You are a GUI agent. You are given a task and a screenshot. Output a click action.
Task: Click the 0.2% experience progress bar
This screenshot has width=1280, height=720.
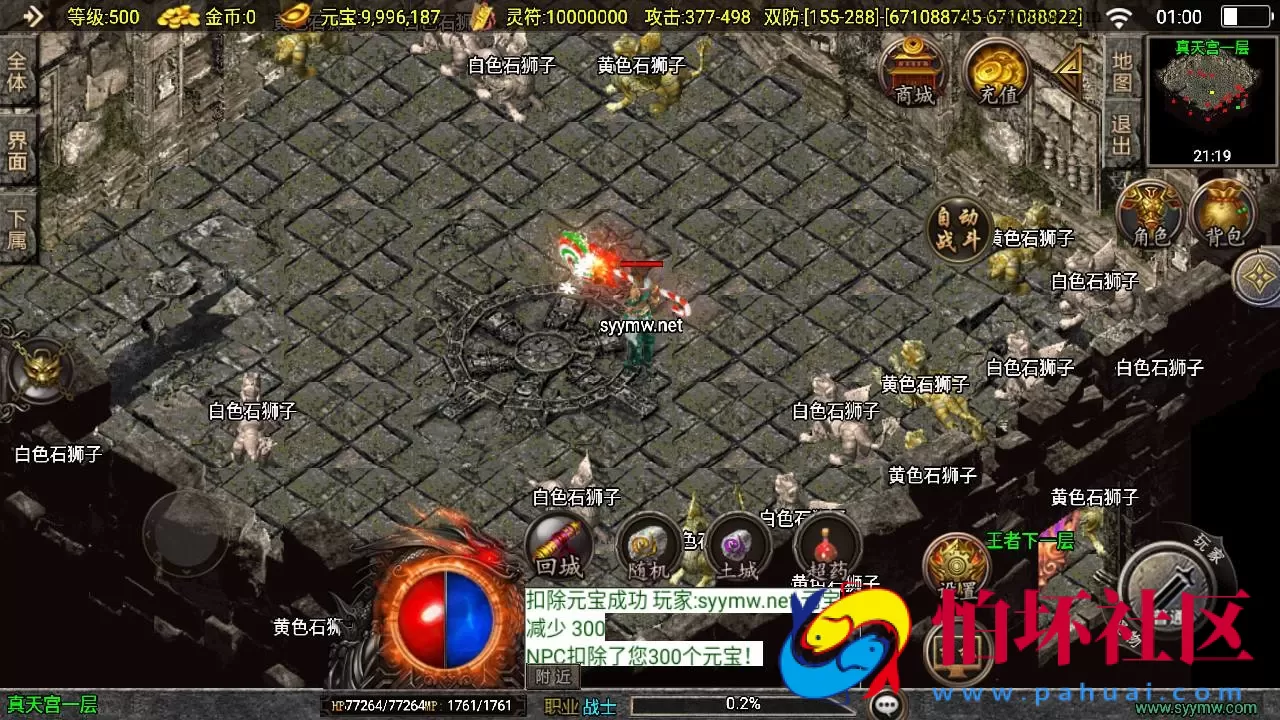(x=745, y=703)
